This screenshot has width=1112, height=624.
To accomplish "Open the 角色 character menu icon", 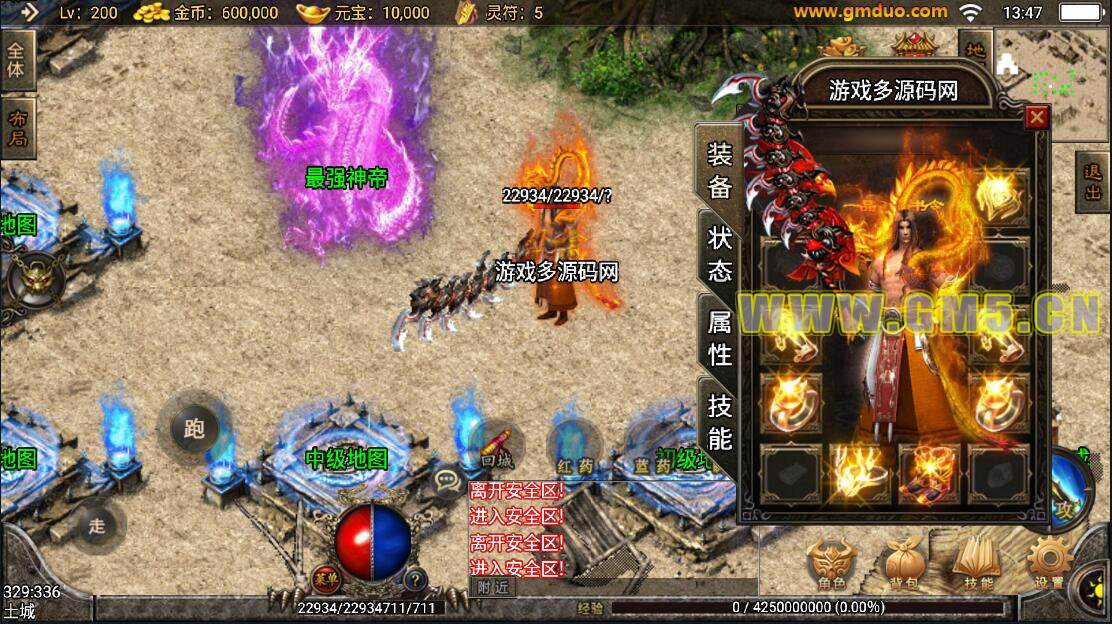I will (x=831, y=565).
